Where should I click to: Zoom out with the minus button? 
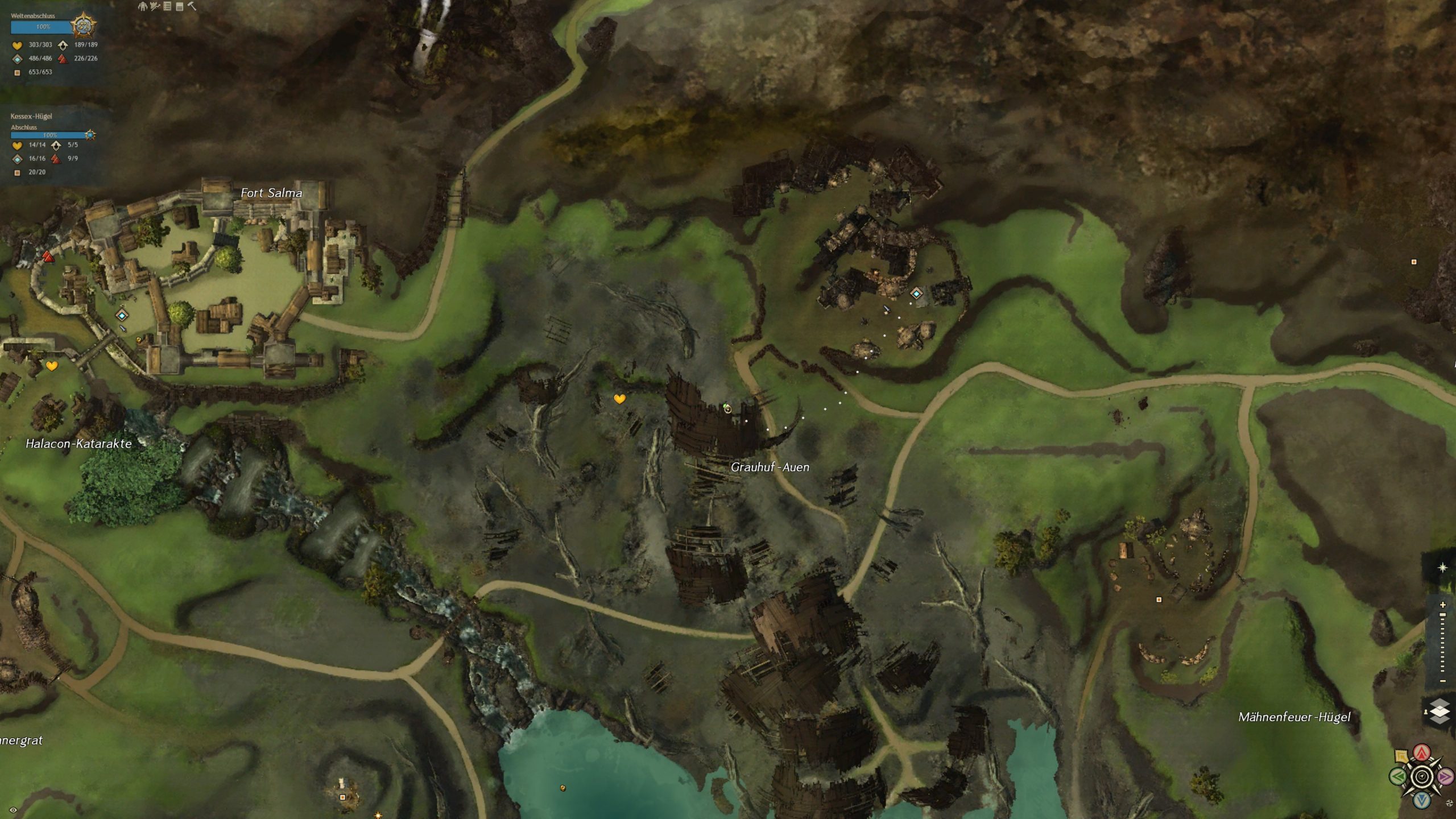(1443, 681)
